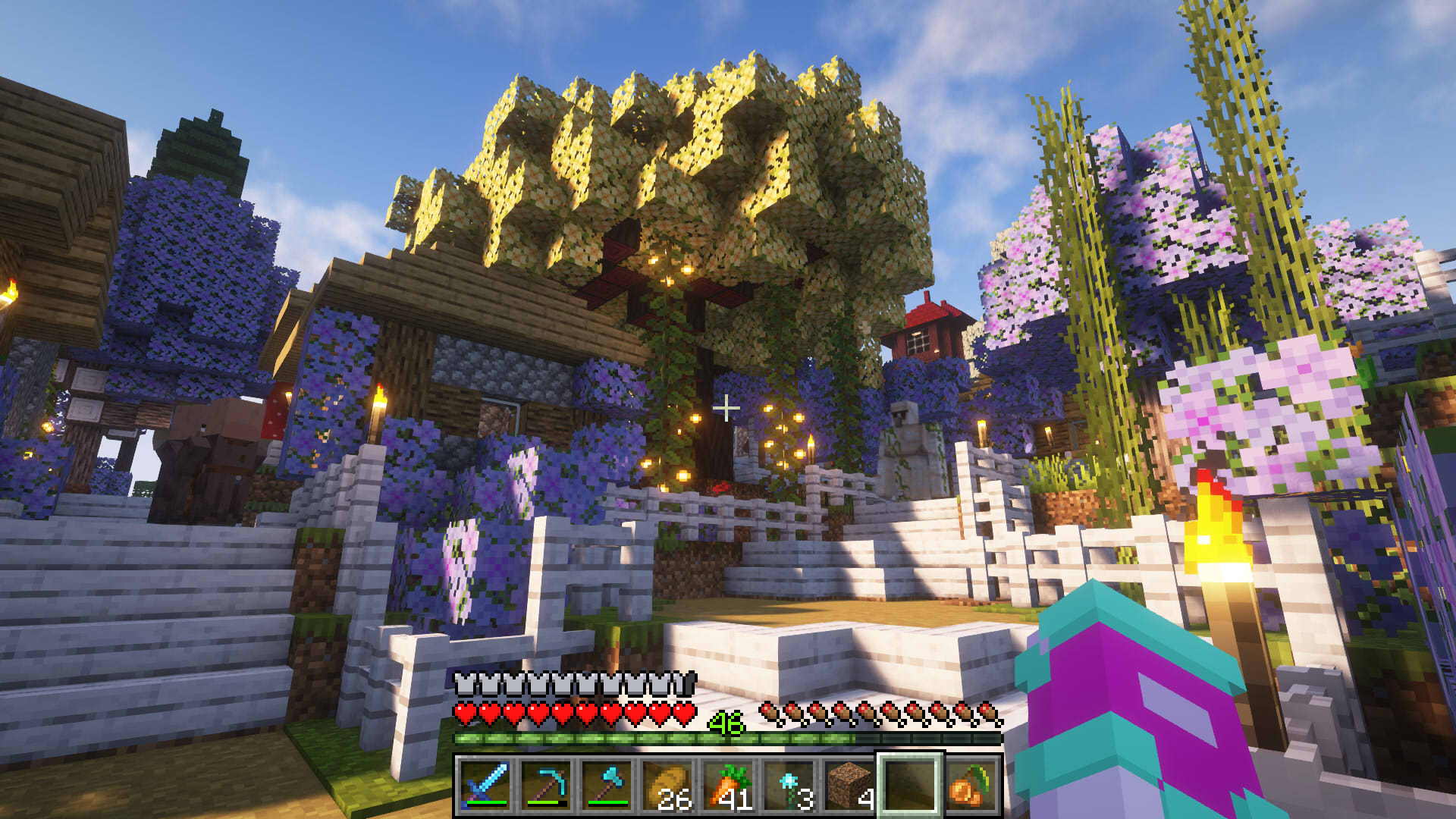1456x819 pixels.
Task: Click the highlighted empty hotbar slot
Action: [x=910, y=785]
